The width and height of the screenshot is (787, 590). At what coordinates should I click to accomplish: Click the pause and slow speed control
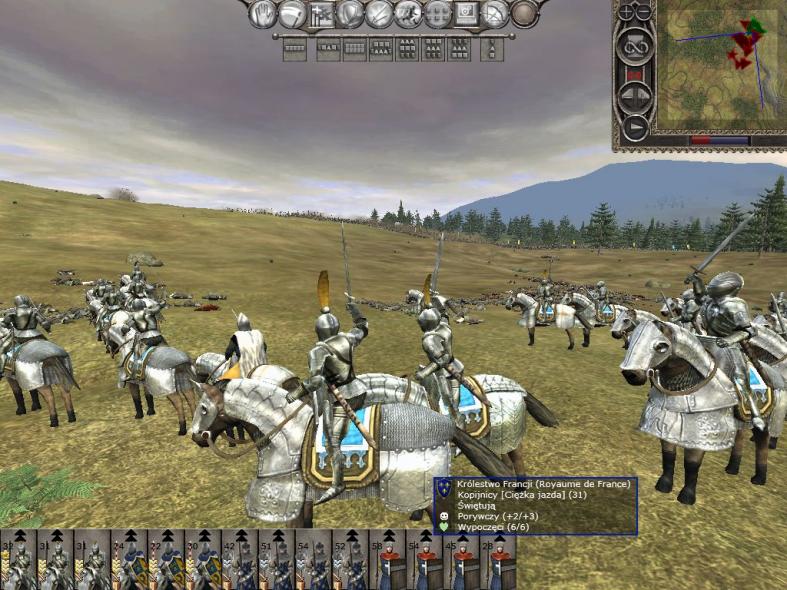point(636,96)
